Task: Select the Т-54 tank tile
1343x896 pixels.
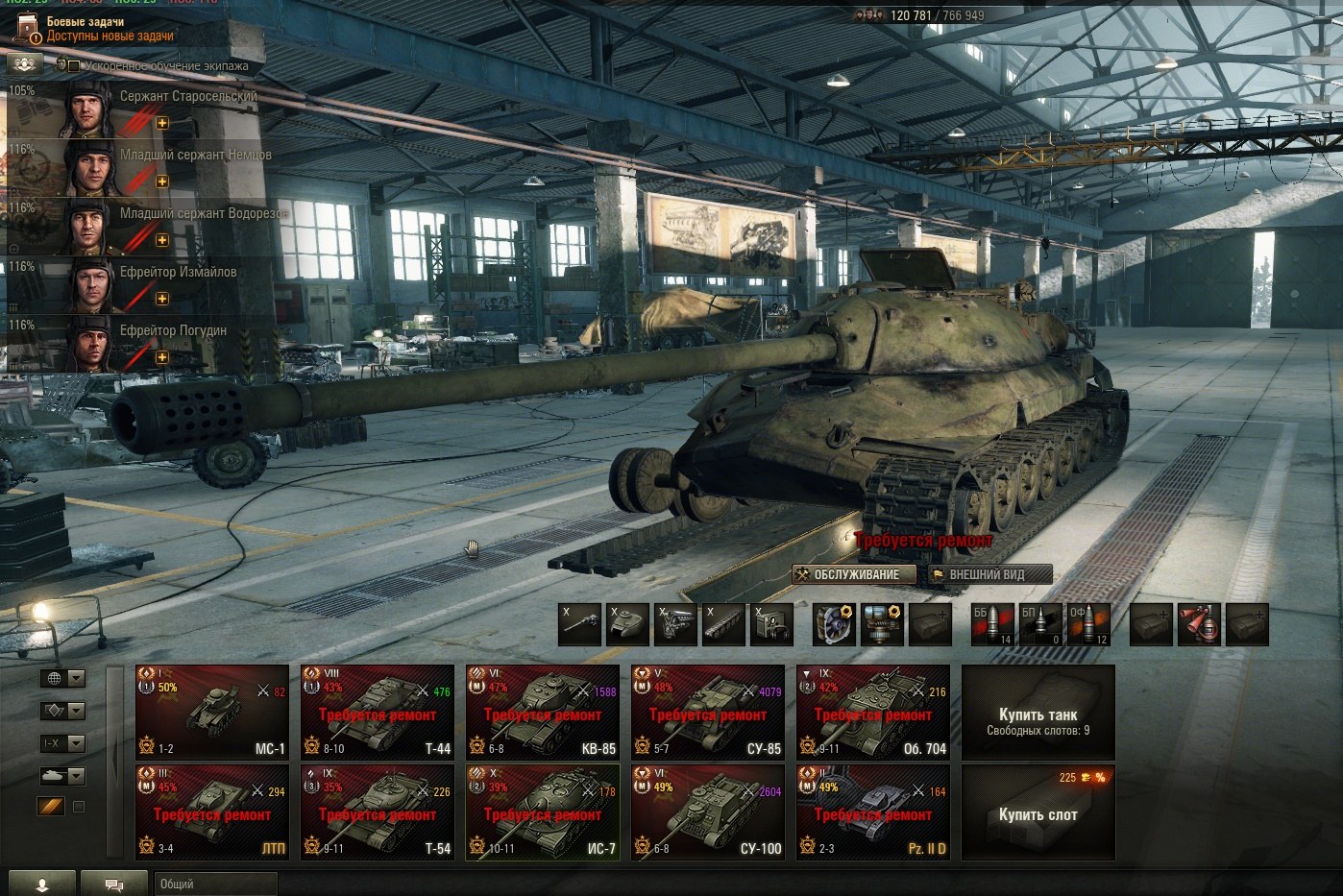Action: coord(378,811)
